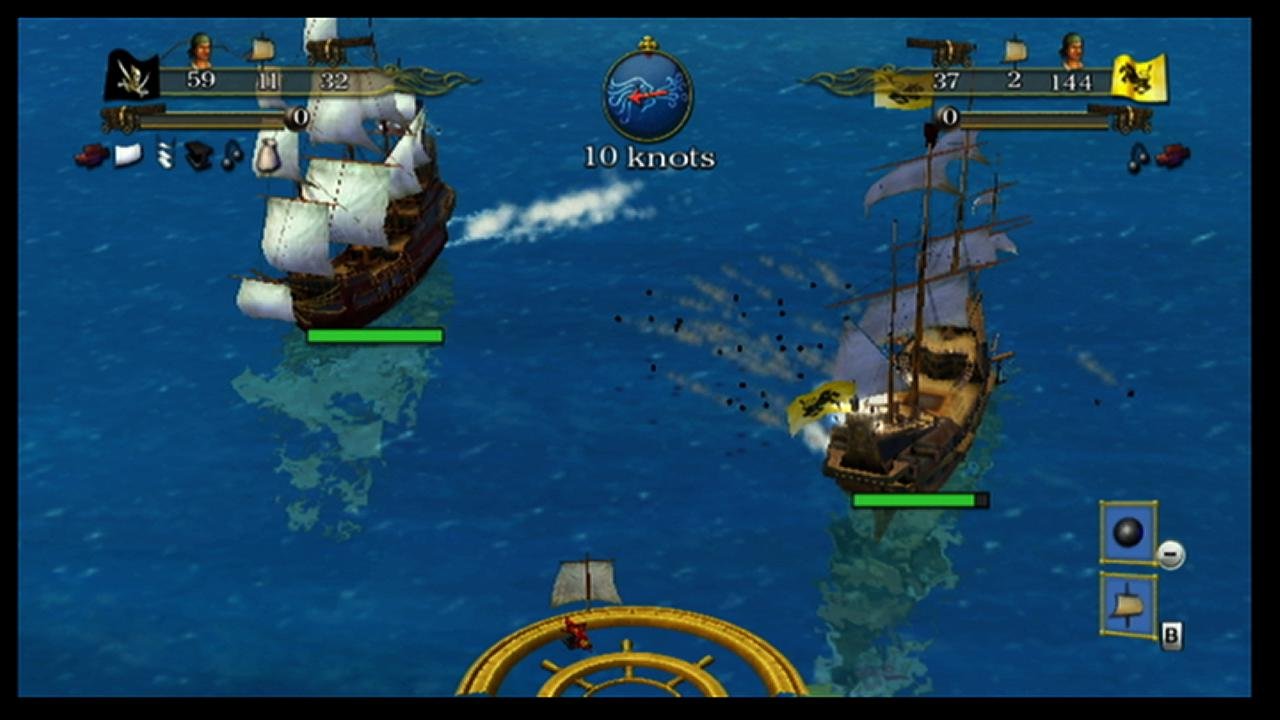The height and width of the screenshot is (720, 1280).
Task: Toggle the minus button beside the cannonball slot
Action: click(1170, 555)
